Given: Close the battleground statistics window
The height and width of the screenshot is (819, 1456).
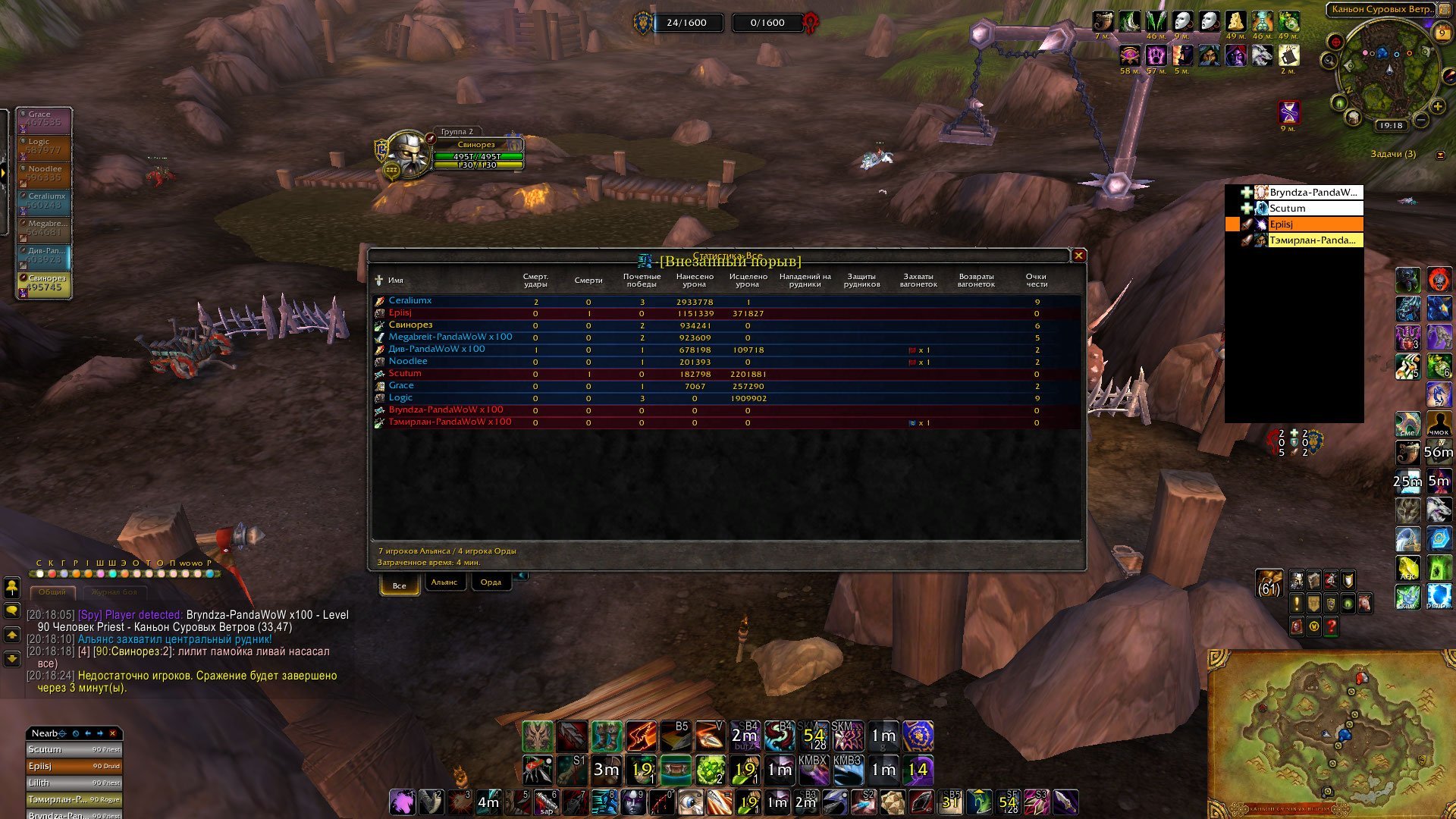Looking at the screenshot, I should [x=1078, y=256].
